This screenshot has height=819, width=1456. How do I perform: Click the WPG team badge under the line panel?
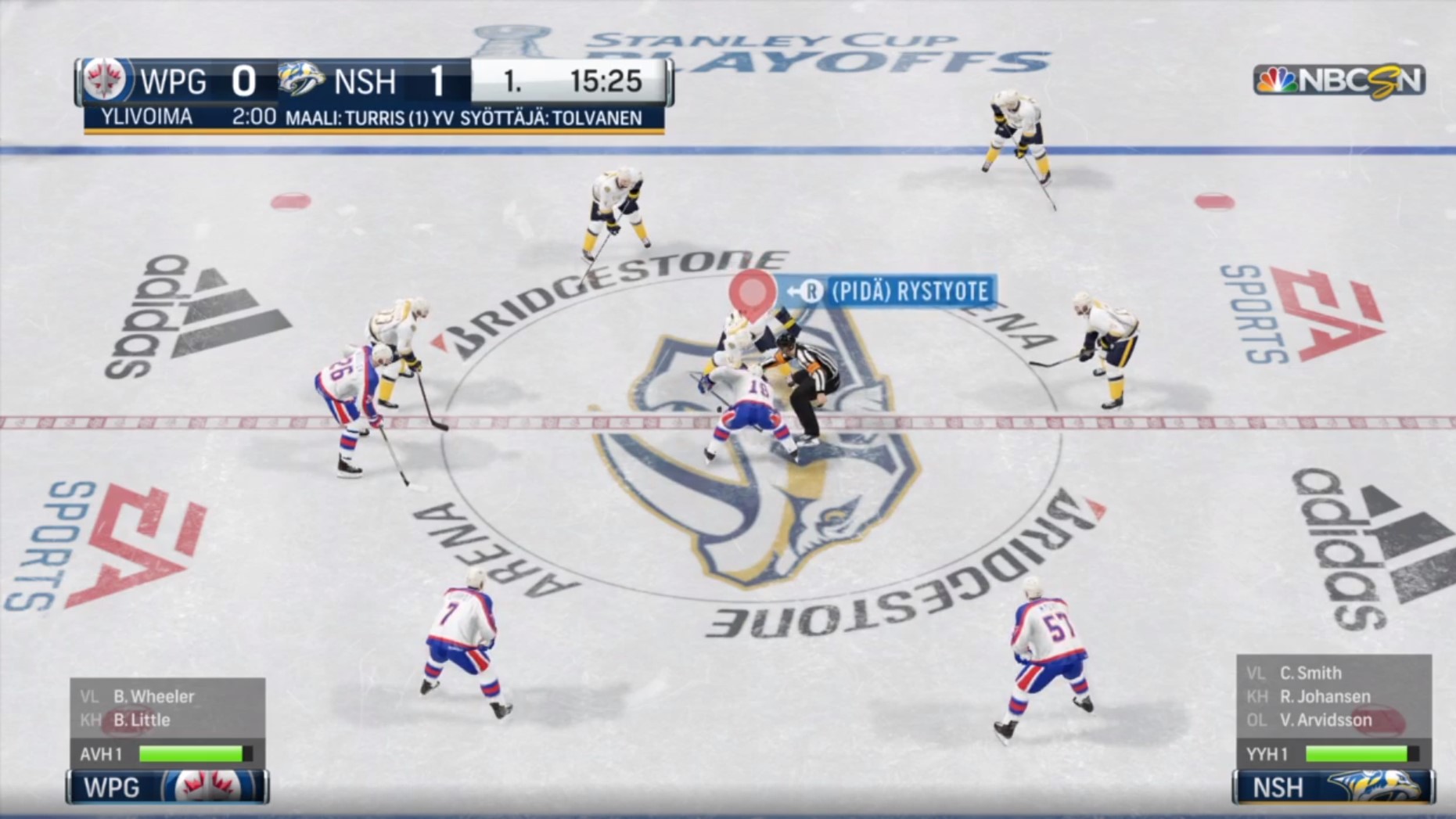point(168,787)
